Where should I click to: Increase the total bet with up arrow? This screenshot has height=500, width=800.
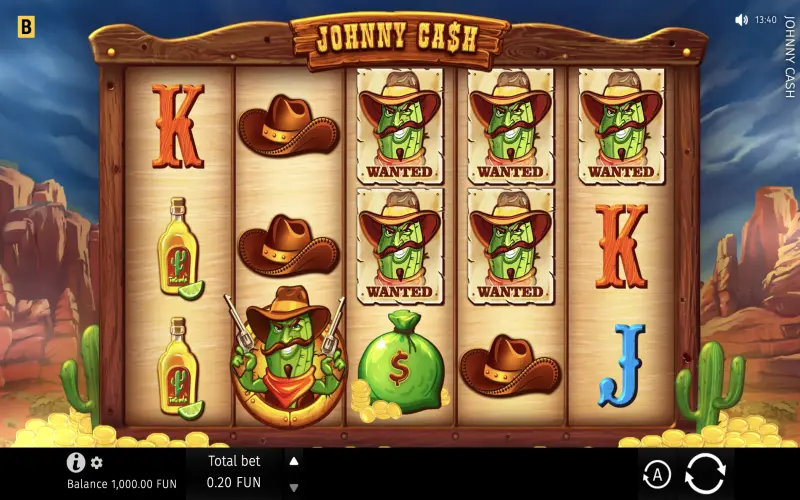point(294,461)
